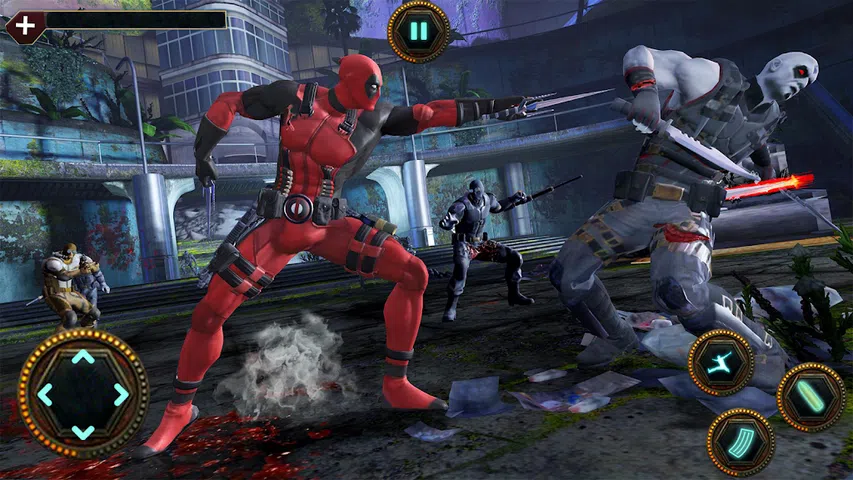
Task: Tap the up arrow on the movement pad
Action: tap(83, 357)
